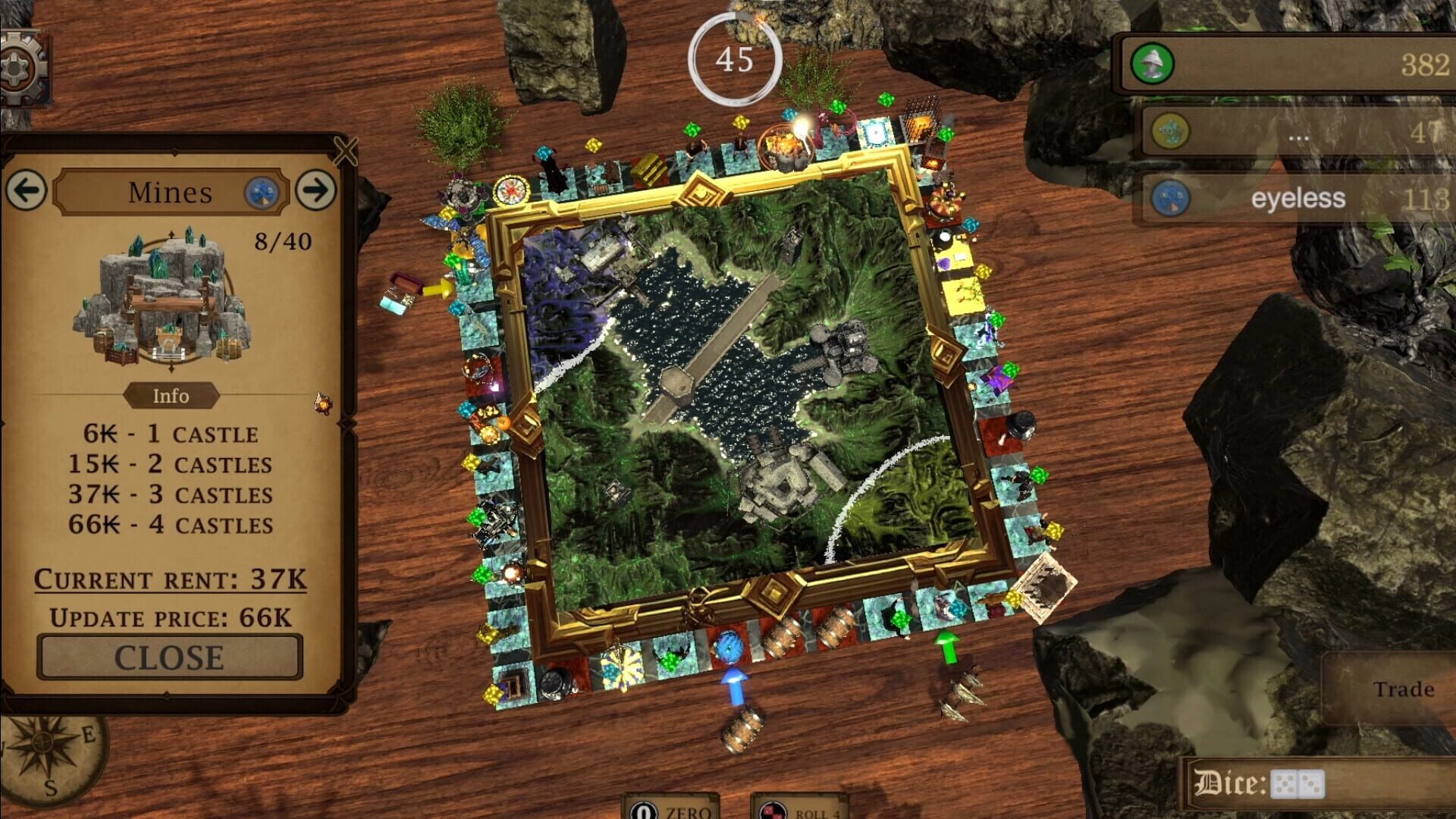Click the circular 45-second timer ring
Viewport: 1456px width, 819px height.
(733, 58)
